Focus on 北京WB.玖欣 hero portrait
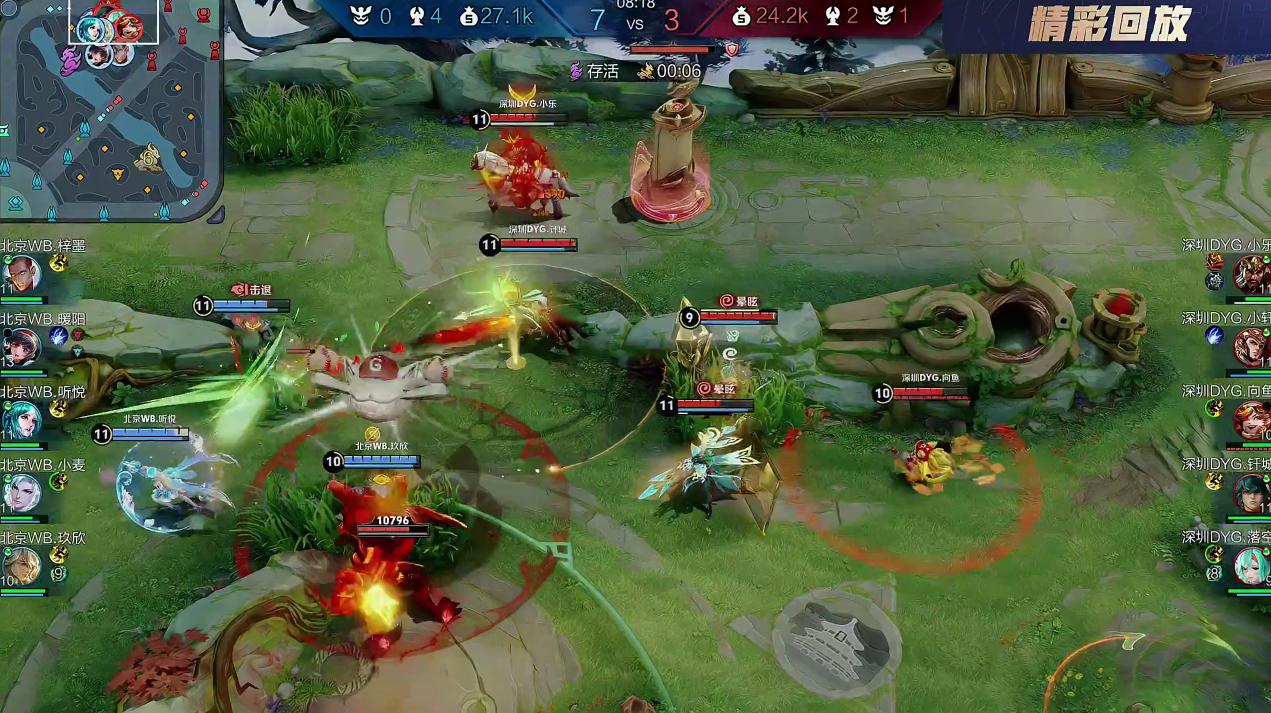Viewport: 1271px width, 713px height. (x=21, y=566)
